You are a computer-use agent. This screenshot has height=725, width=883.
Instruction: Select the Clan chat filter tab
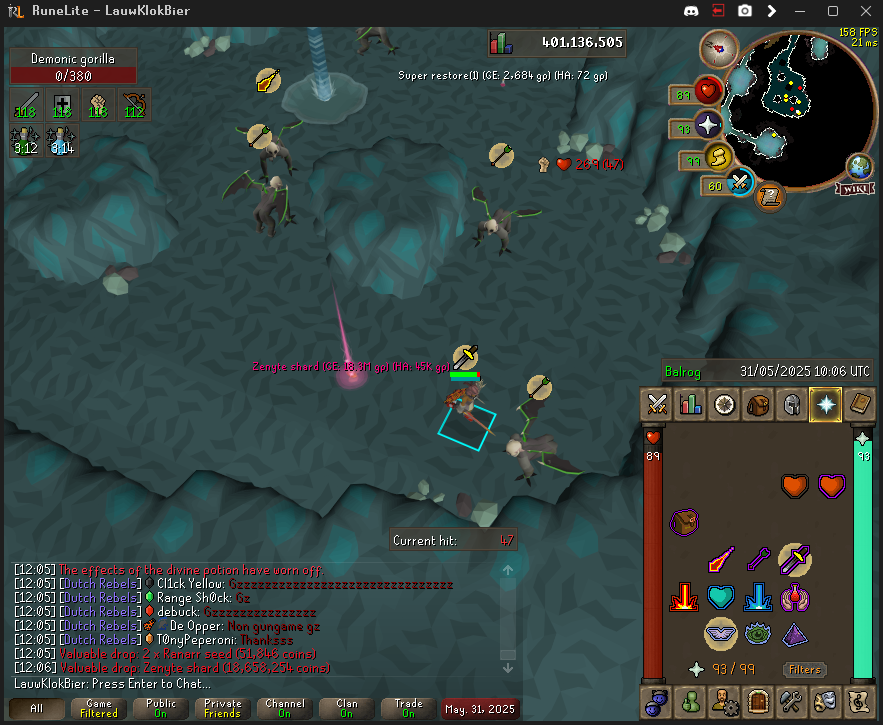click(x=346, y=708)
